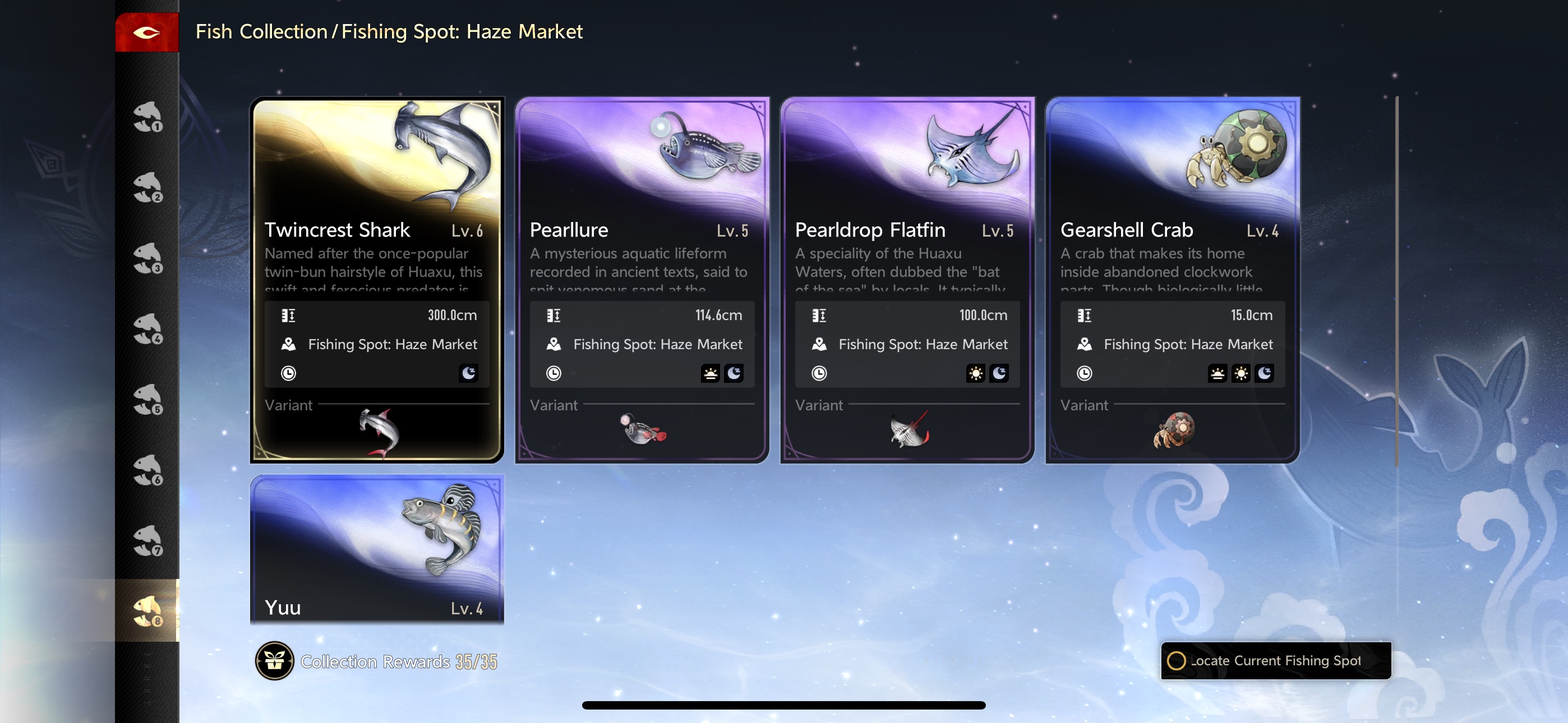Viewport: 1568px width, 723px height.
Task: Go back using the red back button
Action: point(147,33)
